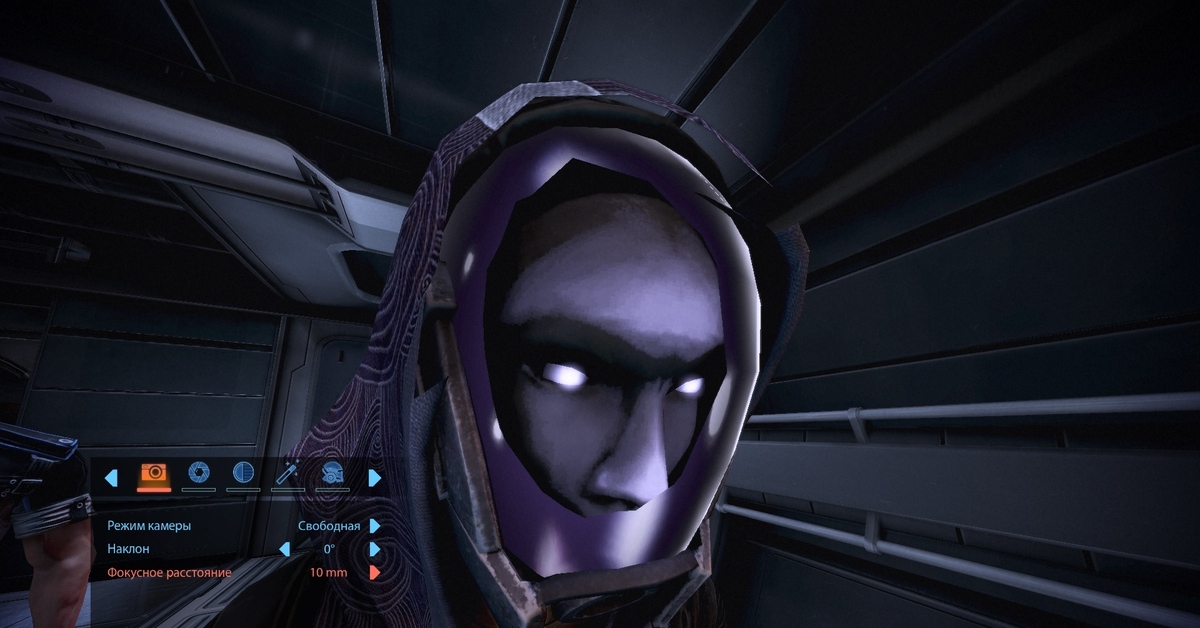Select the Фокусное расстояние row

169,573
